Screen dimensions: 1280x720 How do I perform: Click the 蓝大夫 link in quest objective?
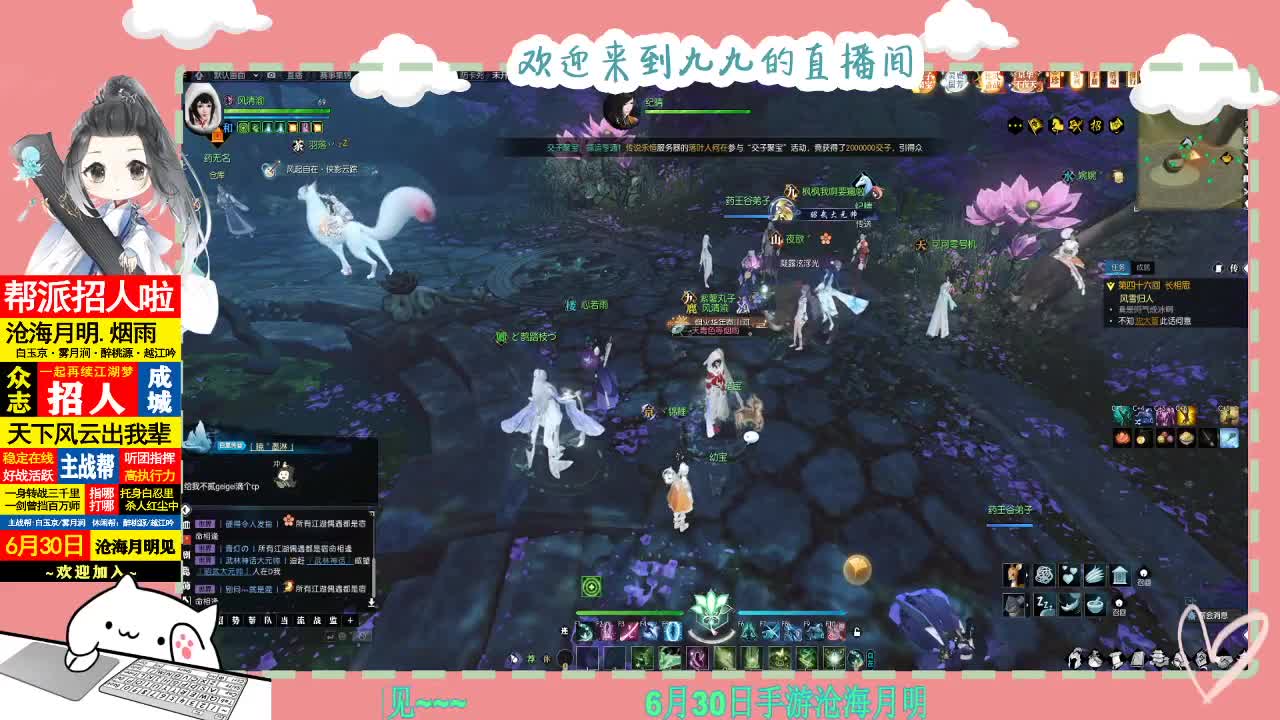point(1147,321)
